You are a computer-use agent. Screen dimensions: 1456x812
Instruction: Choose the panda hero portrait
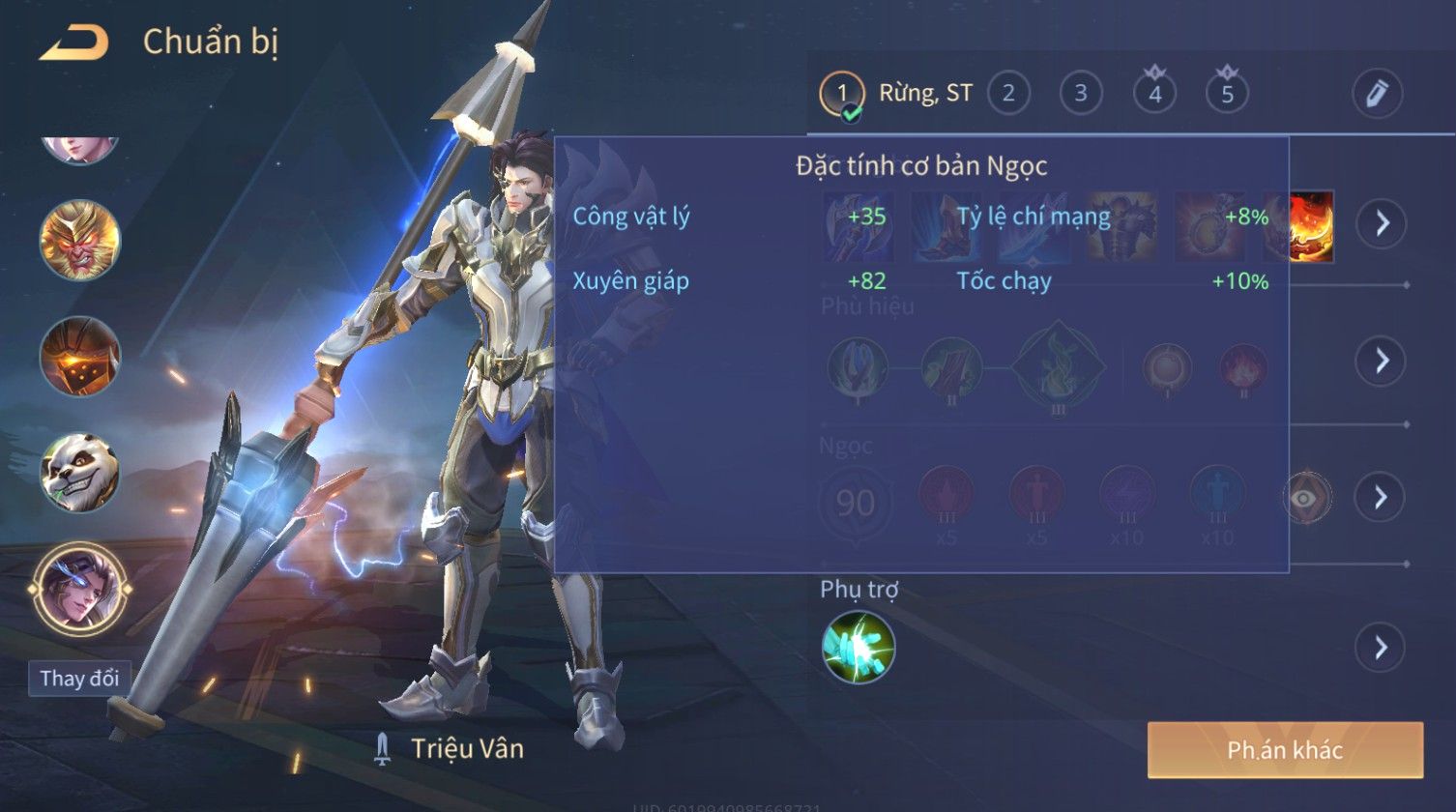tap(80, 473)
